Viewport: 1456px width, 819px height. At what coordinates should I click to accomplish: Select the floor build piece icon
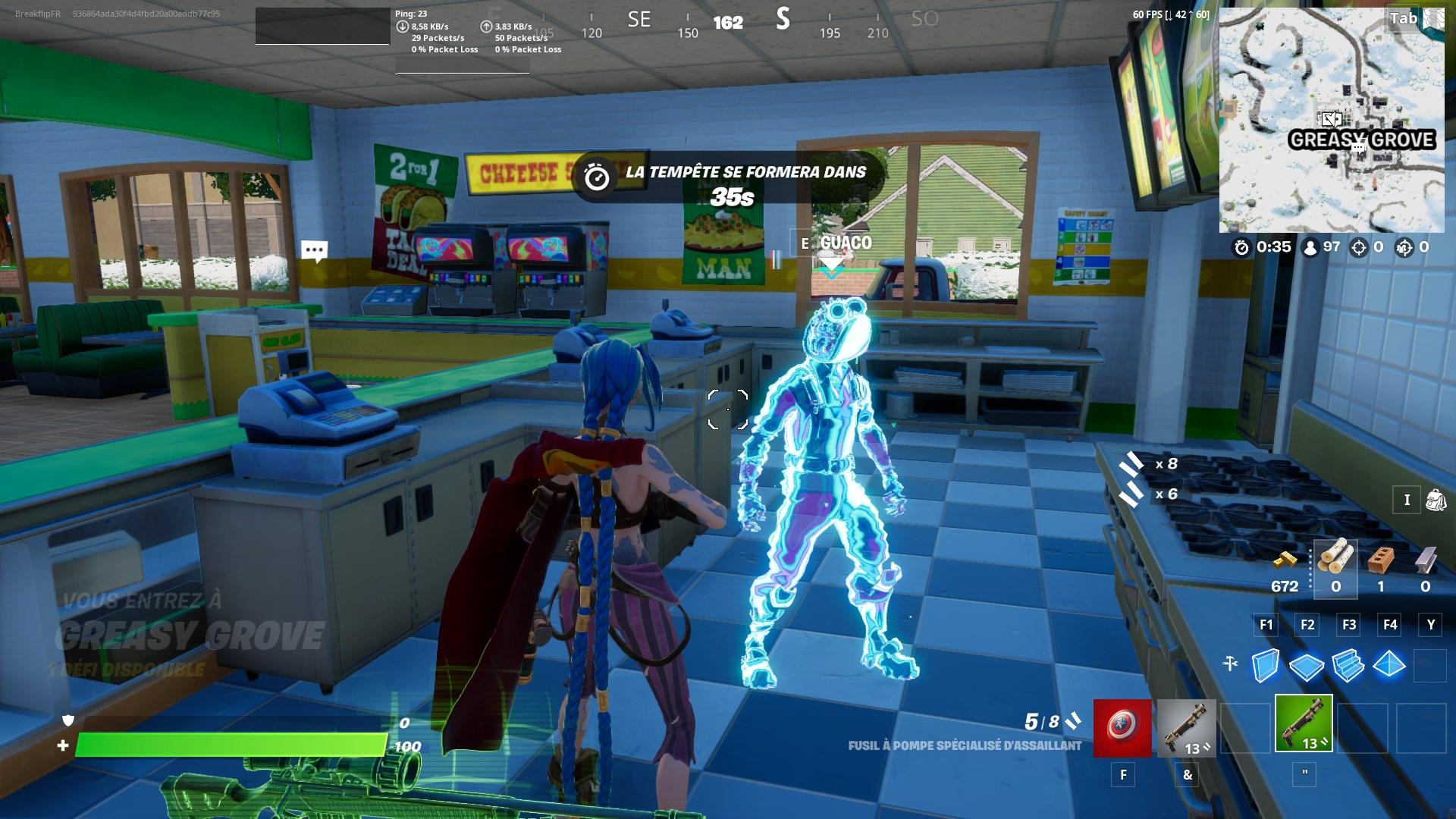coord(1306,667)
